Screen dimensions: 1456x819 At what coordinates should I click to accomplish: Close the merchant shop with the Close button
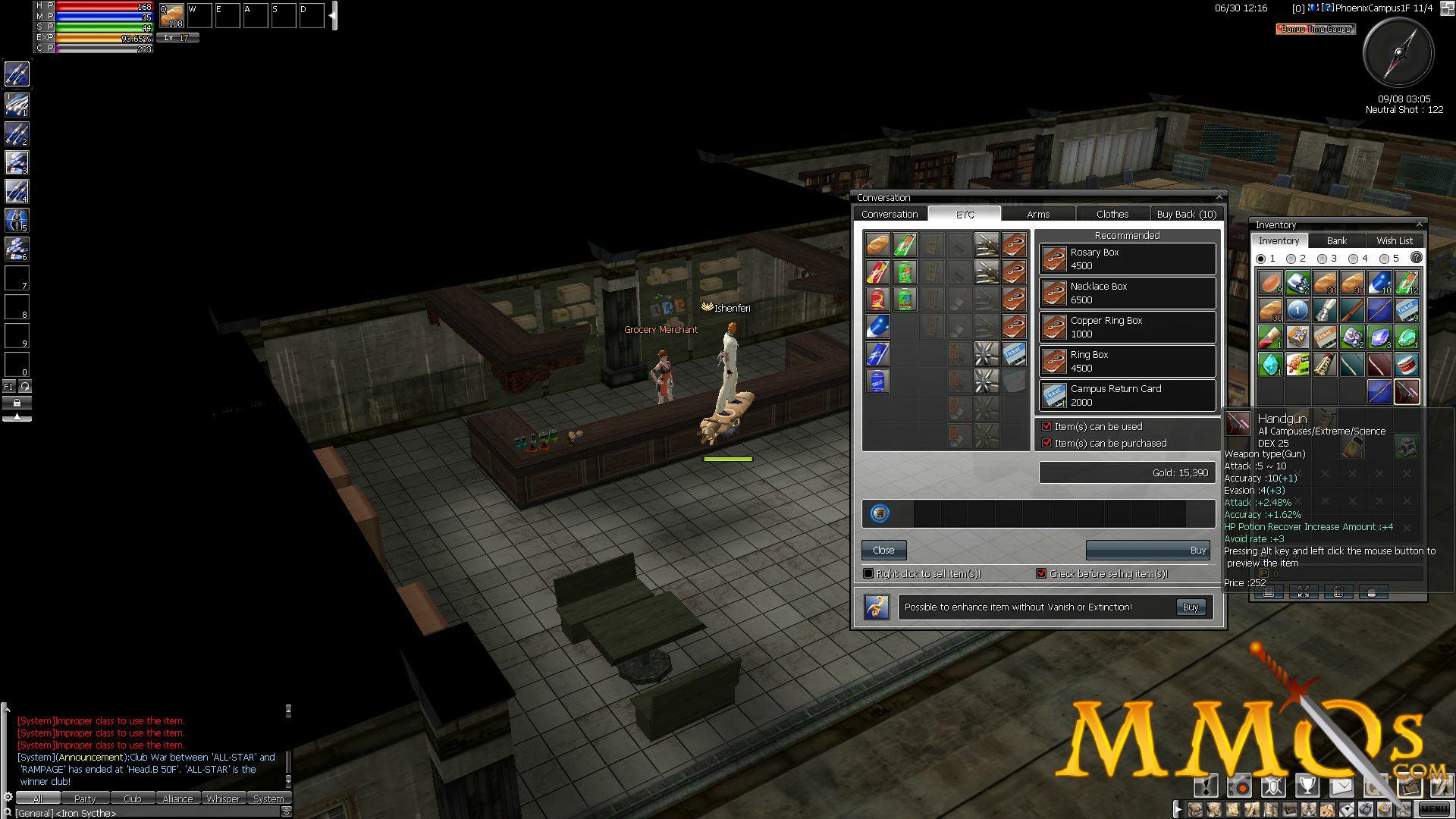pyautogui.click(x=883, y=550)
